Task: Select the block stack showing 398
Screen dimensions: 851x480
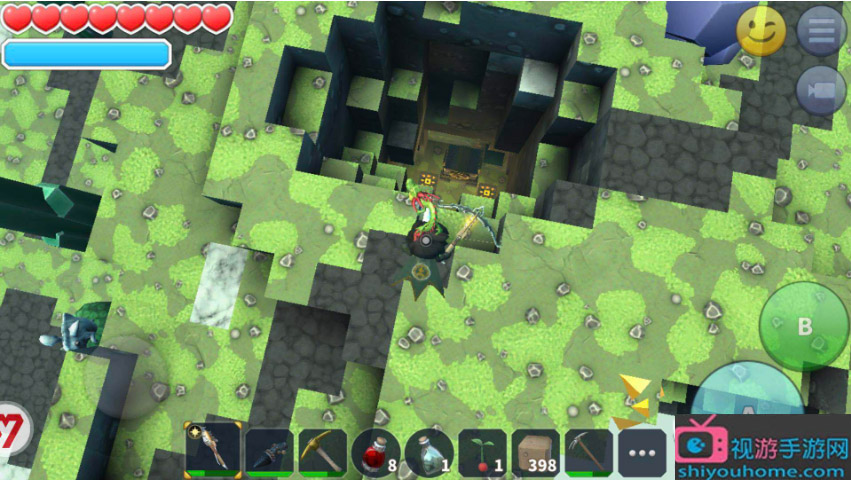Action: pyautogui.click(x=536, y=450)
